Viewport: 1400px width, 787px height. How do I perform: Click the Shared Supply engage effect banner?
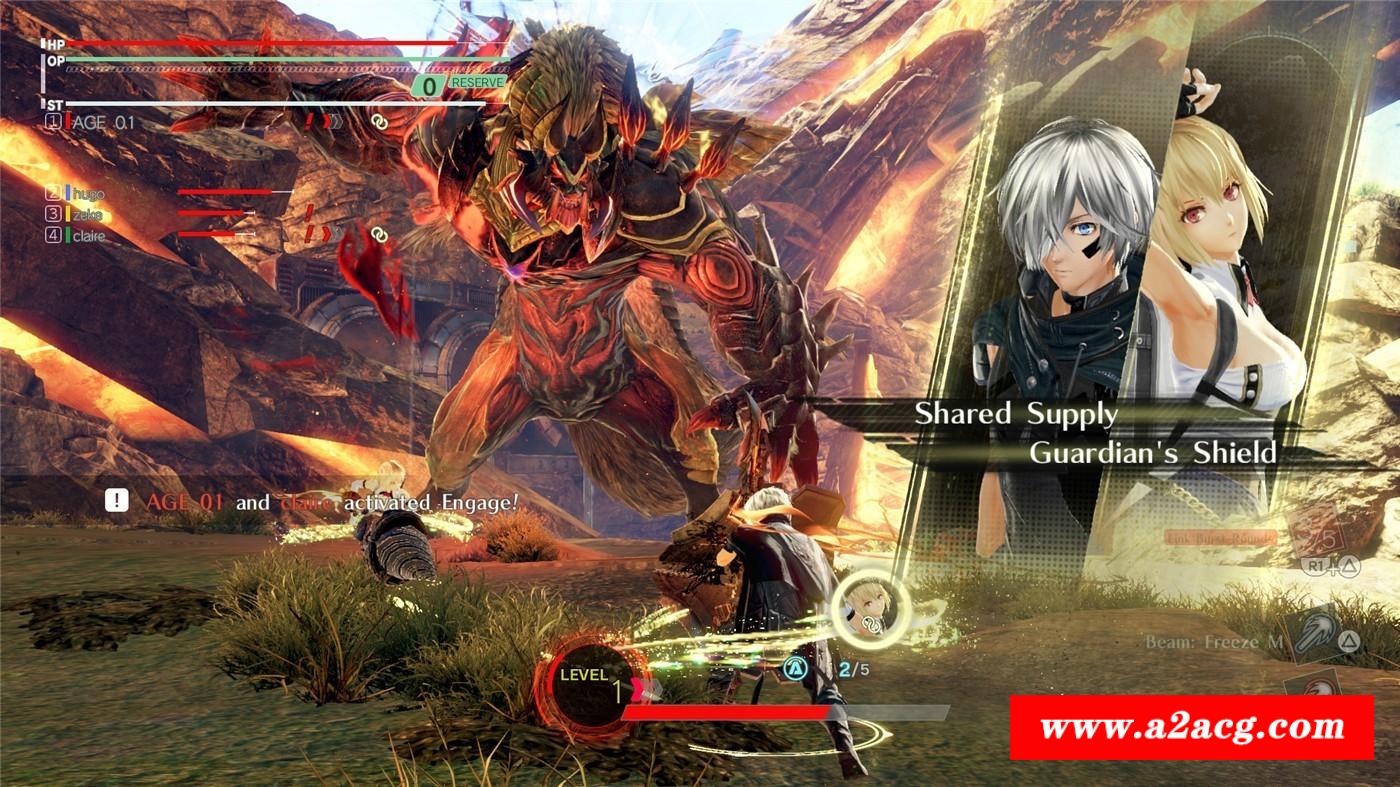click(x=1016, y=413)
